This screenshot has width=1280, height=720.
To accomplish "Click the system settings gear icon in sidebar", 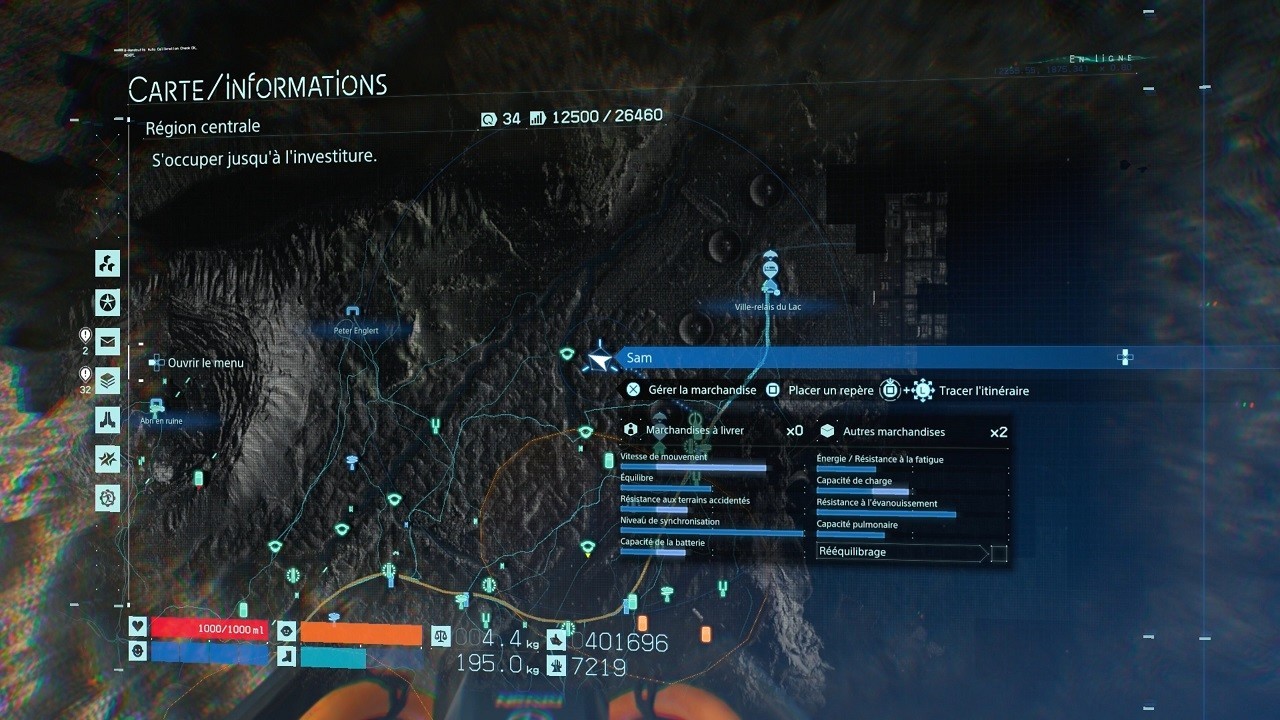I will point(107,497).
